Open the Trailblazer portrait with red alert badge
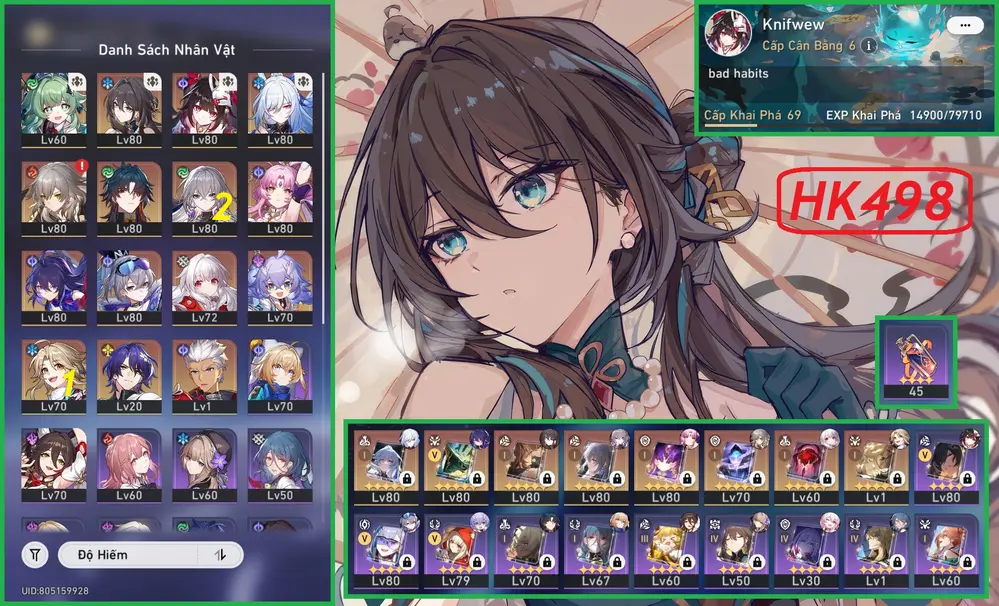Screen dimensions: 999x606 point(53,193)
